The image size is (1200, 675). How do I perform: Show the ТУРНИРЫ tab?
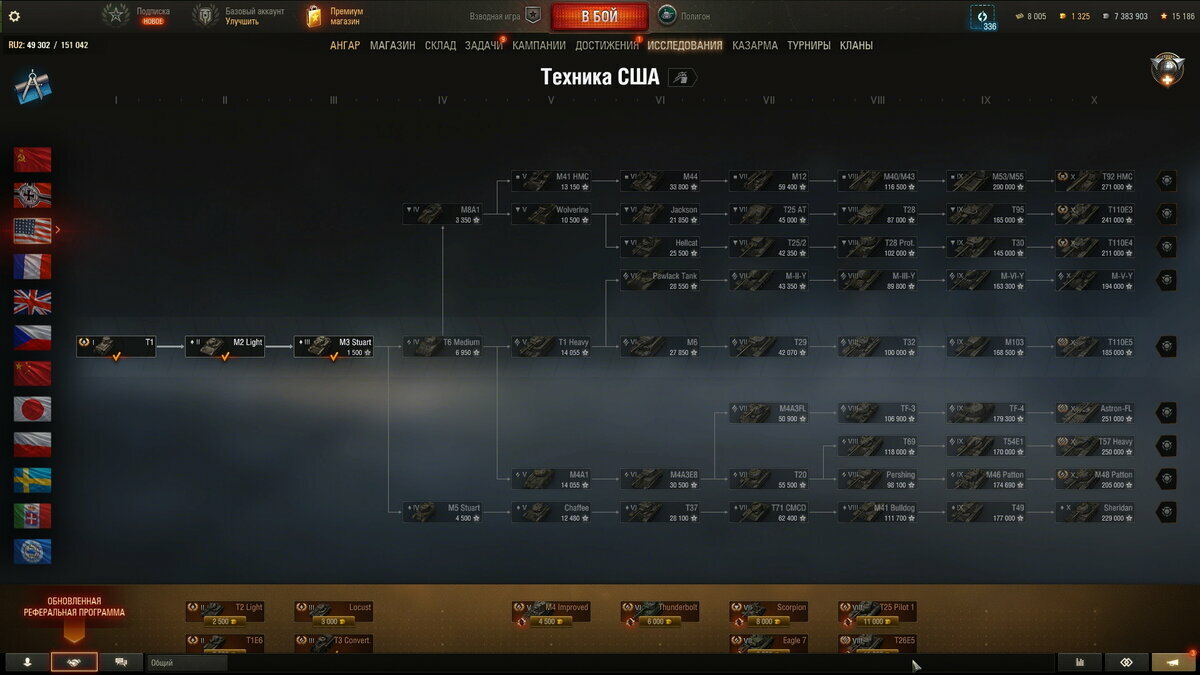tap(808, 45)
